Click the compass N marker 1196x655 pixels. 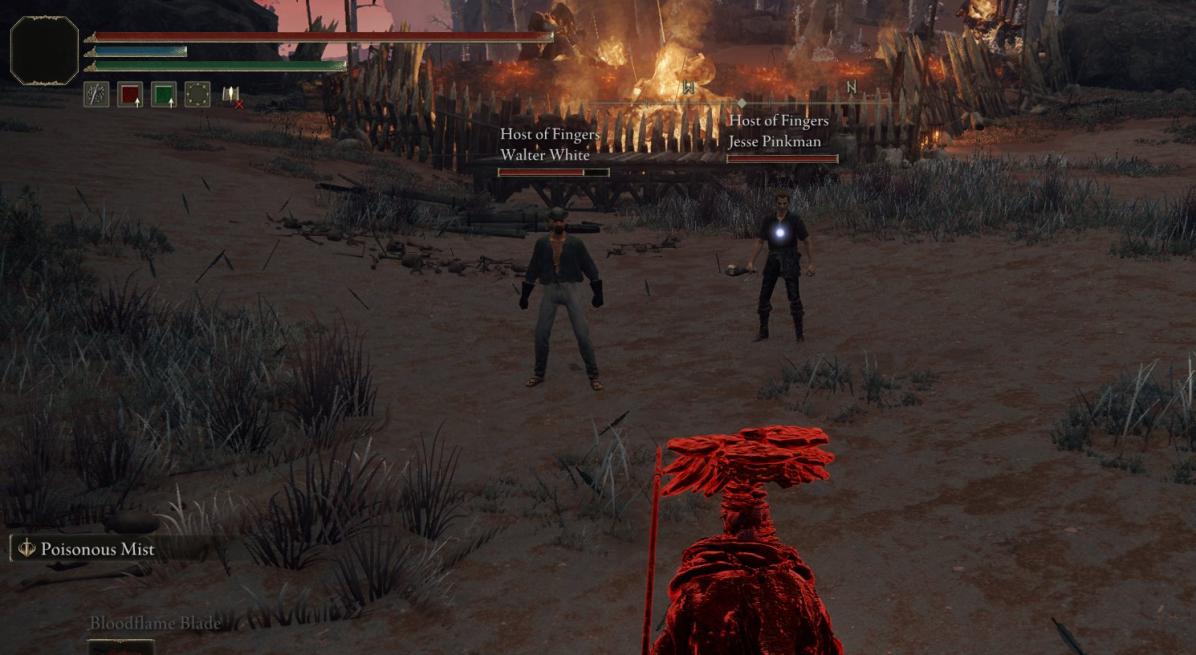[x=851, y=88]
